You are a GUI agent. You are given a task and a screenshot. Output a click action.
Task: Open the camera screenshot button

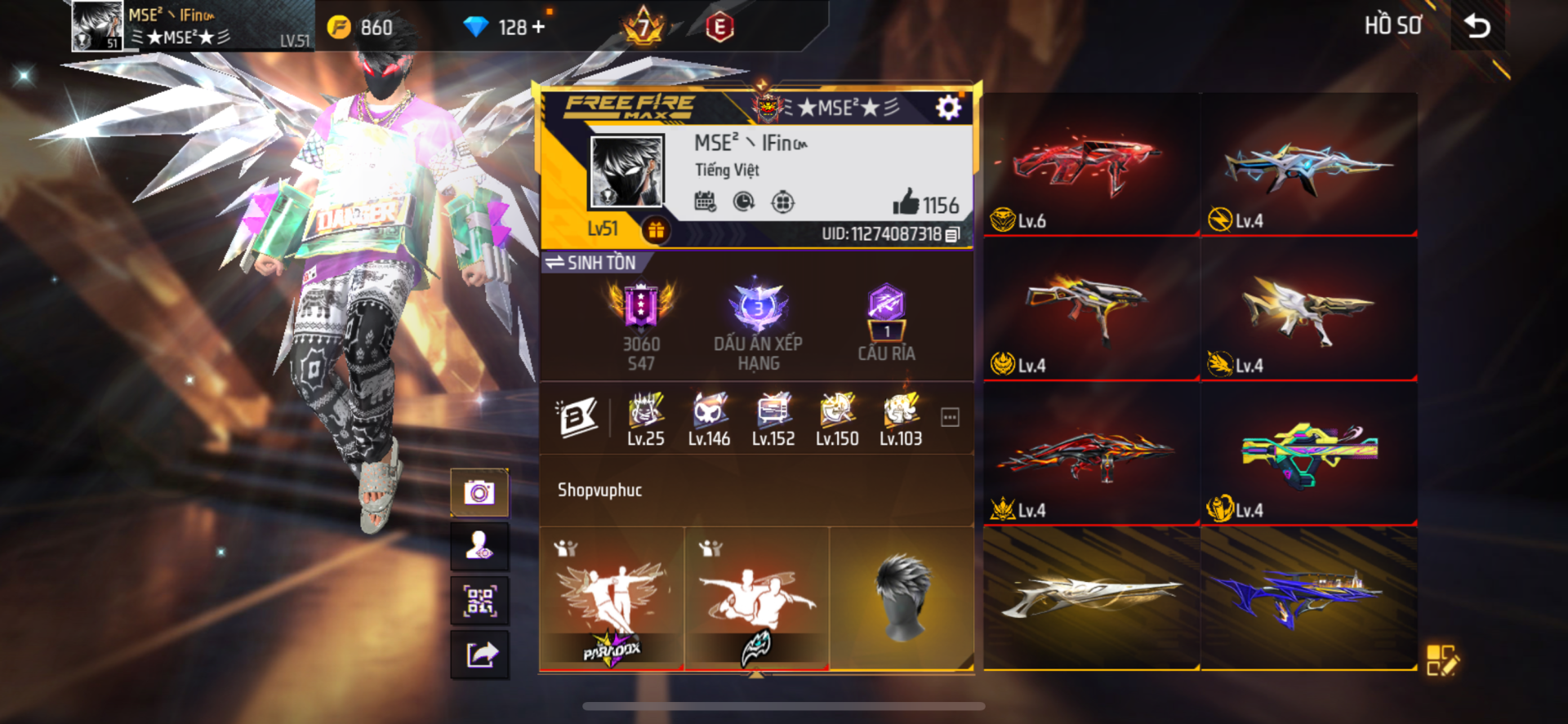(x=479, y=493)
